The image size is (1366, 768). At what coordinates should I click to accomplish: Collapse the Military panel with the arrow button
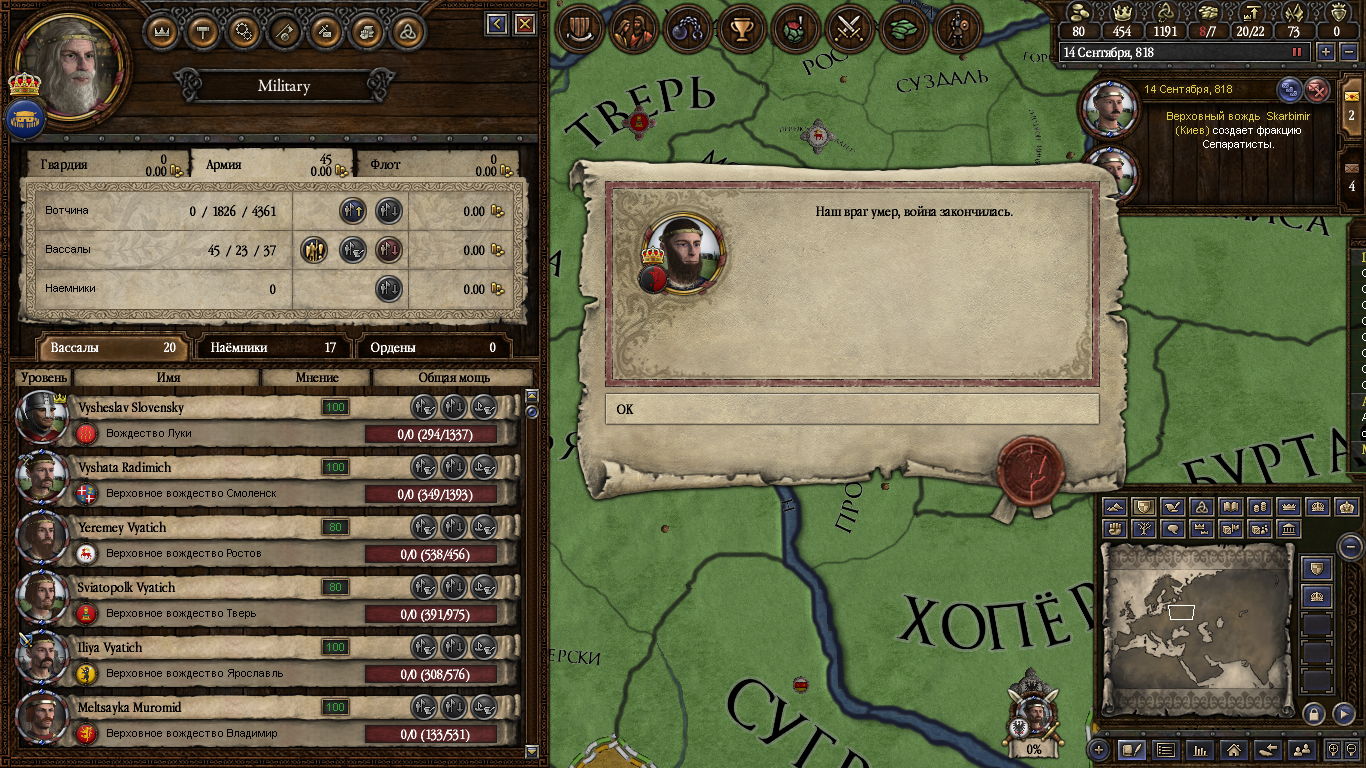496,24
